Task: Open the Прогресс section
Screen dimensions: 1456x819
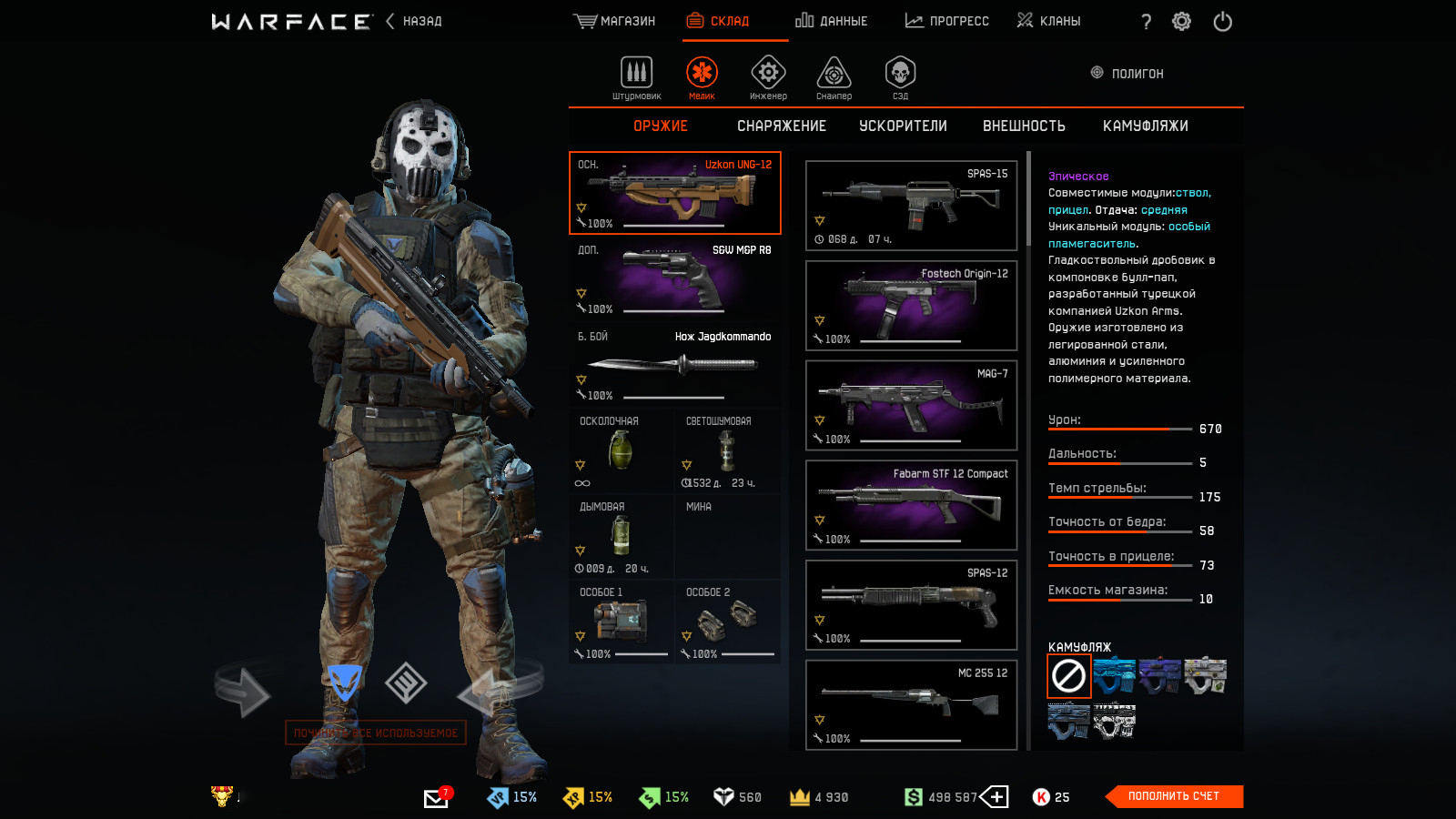Action: pyautogui.click(x=946, y=21)
